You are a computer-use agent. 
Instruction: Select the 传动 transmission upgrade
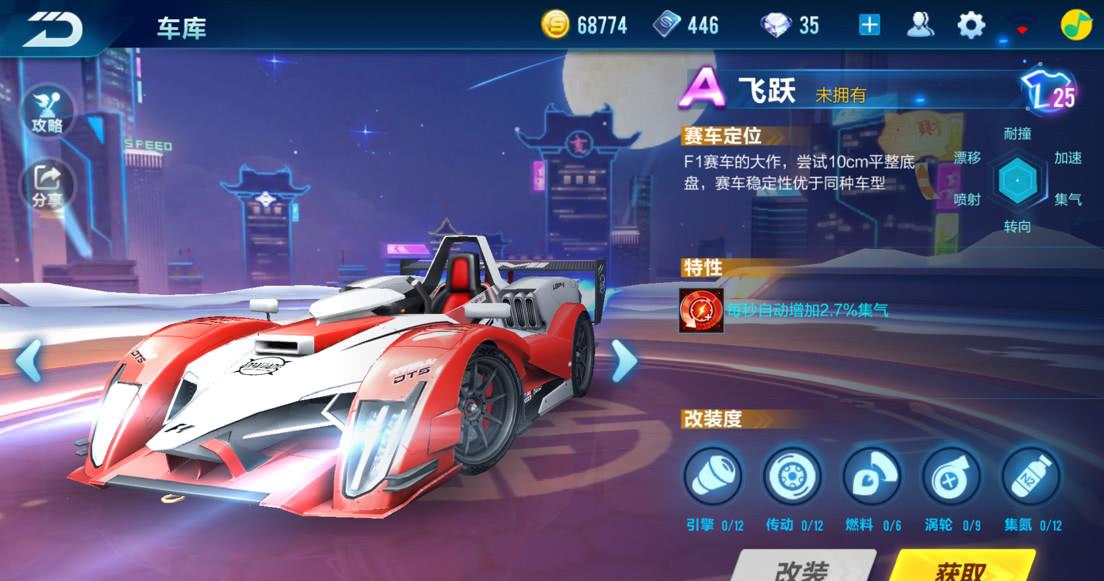pos(793,475)
